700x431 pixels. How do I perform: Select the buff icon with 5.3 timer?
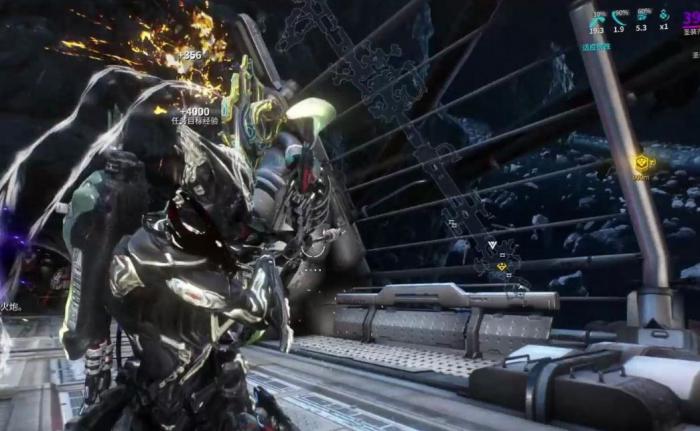[642, 16]
